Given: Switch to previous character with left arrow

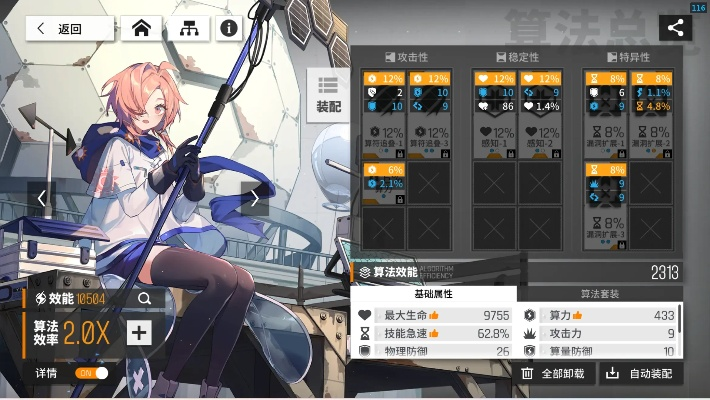Looking at the screenshot, I should coord(42,198).
